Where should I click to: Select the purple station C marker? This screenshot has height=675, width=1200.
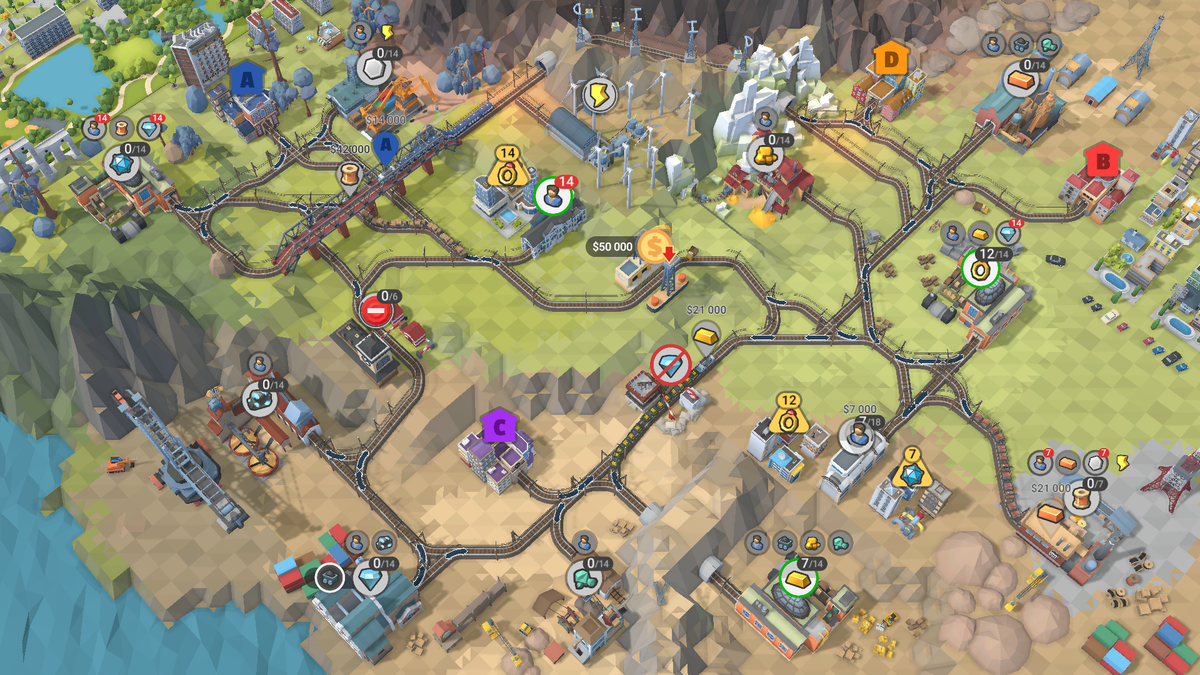[x=498, y=427]
